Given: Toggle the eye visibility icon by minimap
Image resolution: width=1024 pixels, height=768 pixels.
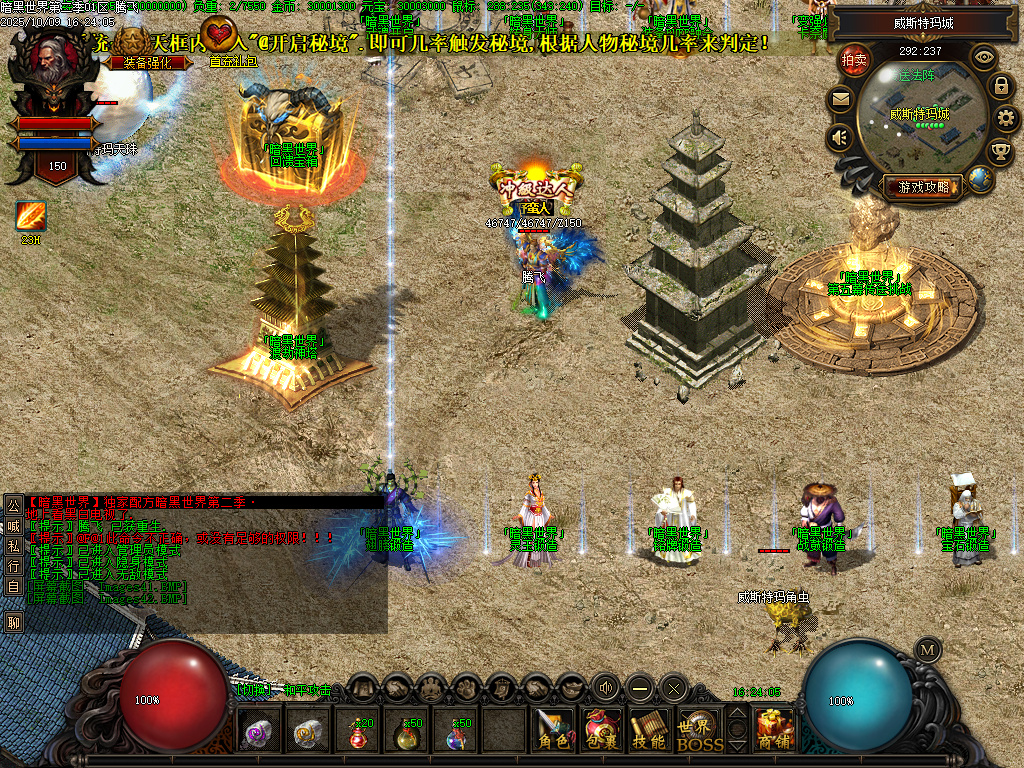Looking at the screenshot, I should [984, 57].
